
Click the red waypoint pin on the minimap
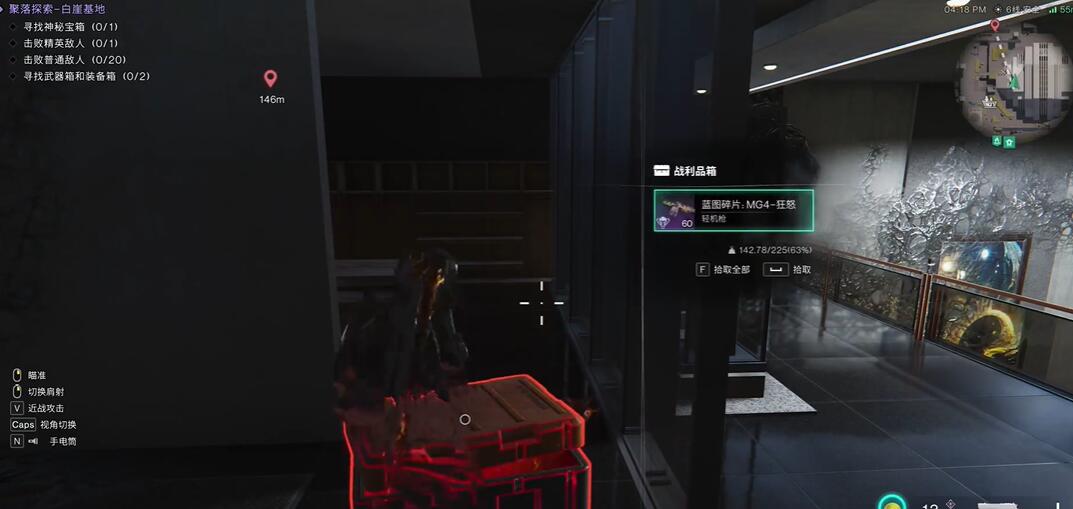tap(995, 25)
